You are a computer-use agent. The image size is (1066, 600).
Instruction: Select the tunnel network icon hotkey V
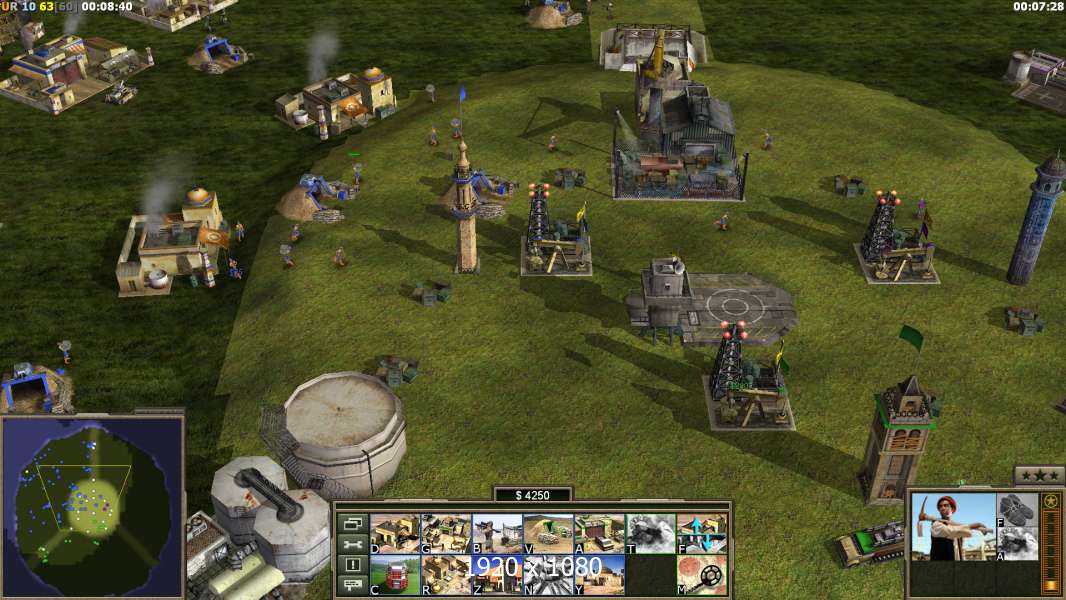pyautogui.click(x=548, y=534)
